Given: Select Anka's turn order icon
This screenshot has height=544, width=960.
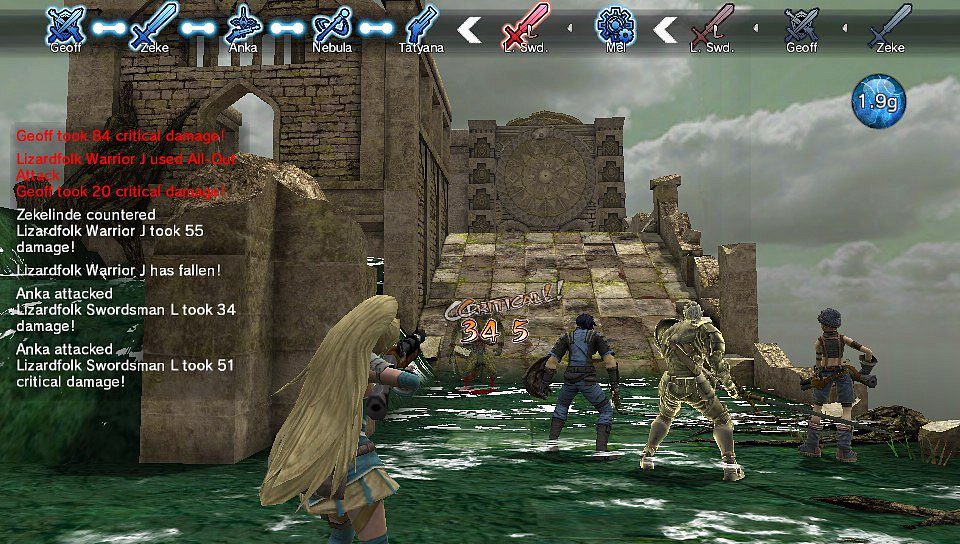Looking at the screenshot, I should 243,24.
